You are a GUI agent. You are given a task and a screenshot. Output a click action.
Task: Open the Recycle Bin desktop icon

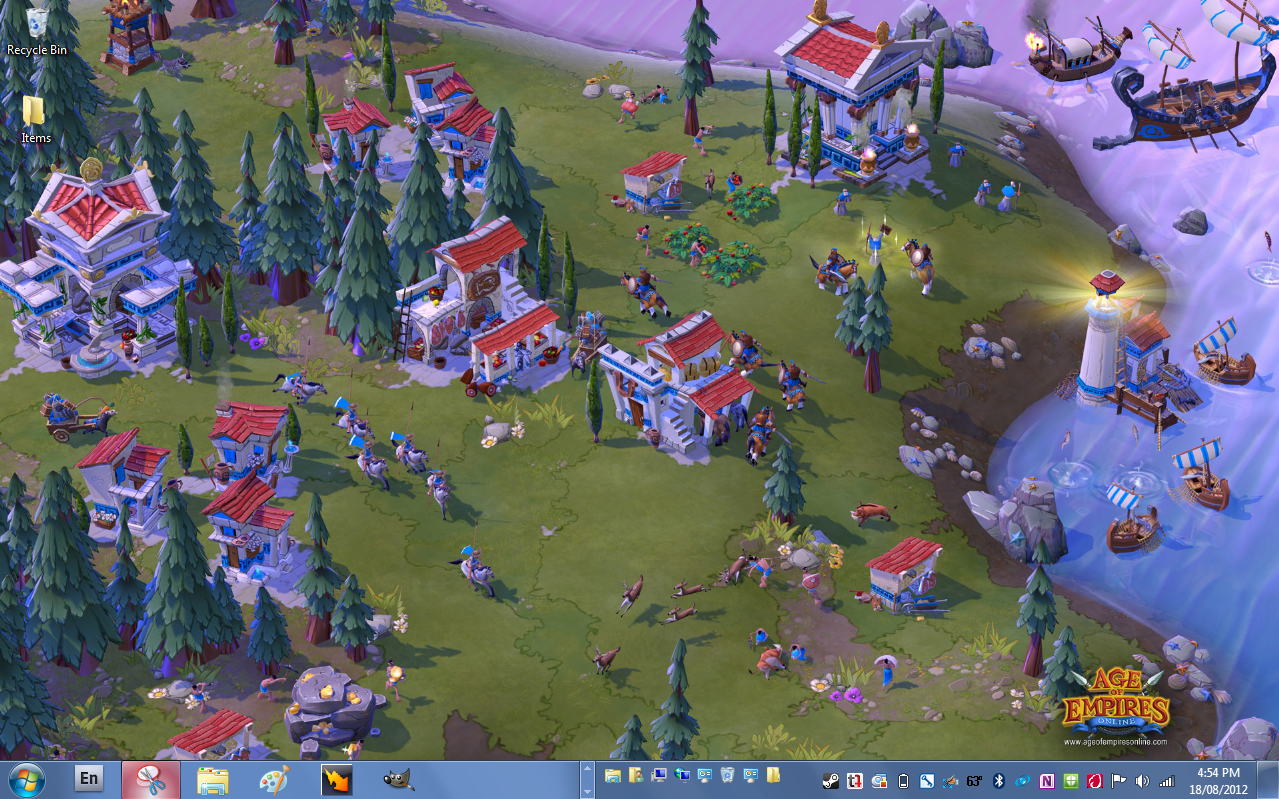point(37,26)
